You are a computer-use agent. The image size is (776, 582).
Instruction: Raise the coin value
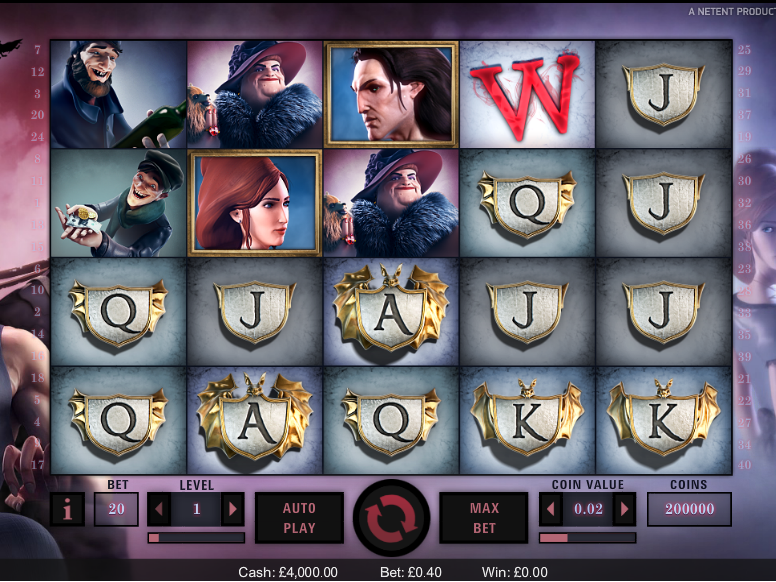[x=625, y=509]
